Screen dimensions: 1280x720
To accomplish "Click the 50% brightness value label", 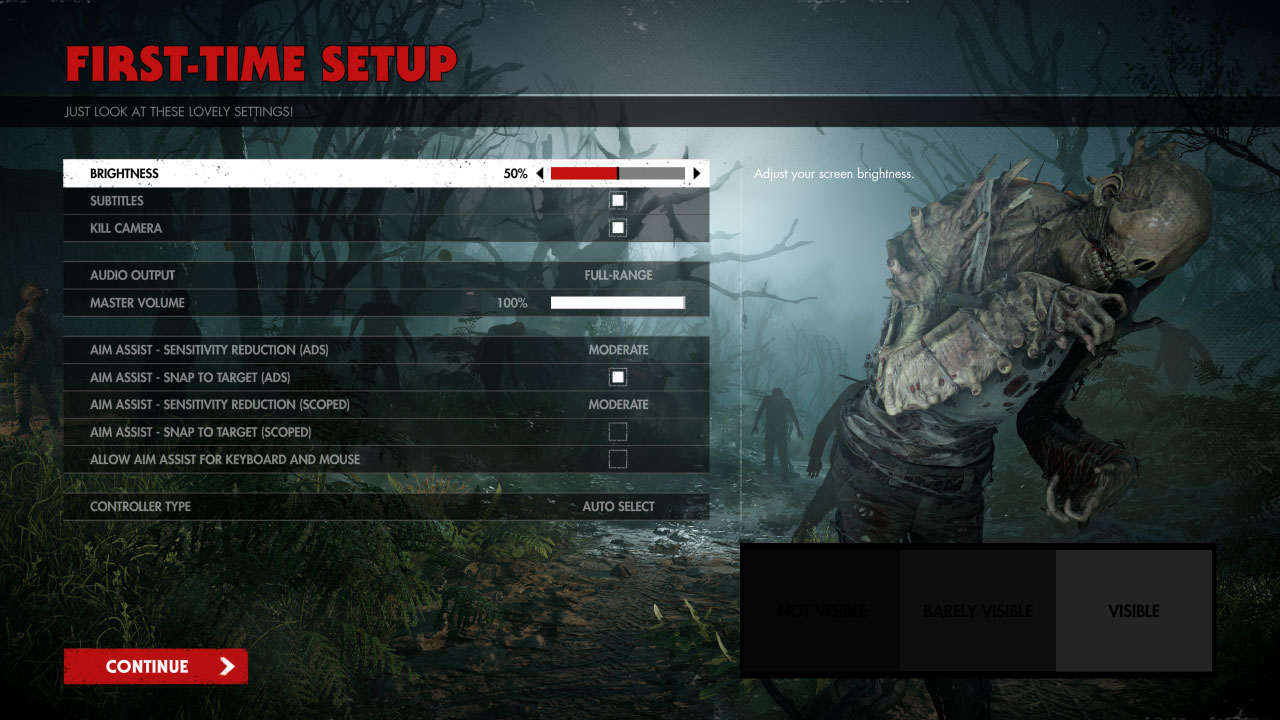I will point(516,173).
